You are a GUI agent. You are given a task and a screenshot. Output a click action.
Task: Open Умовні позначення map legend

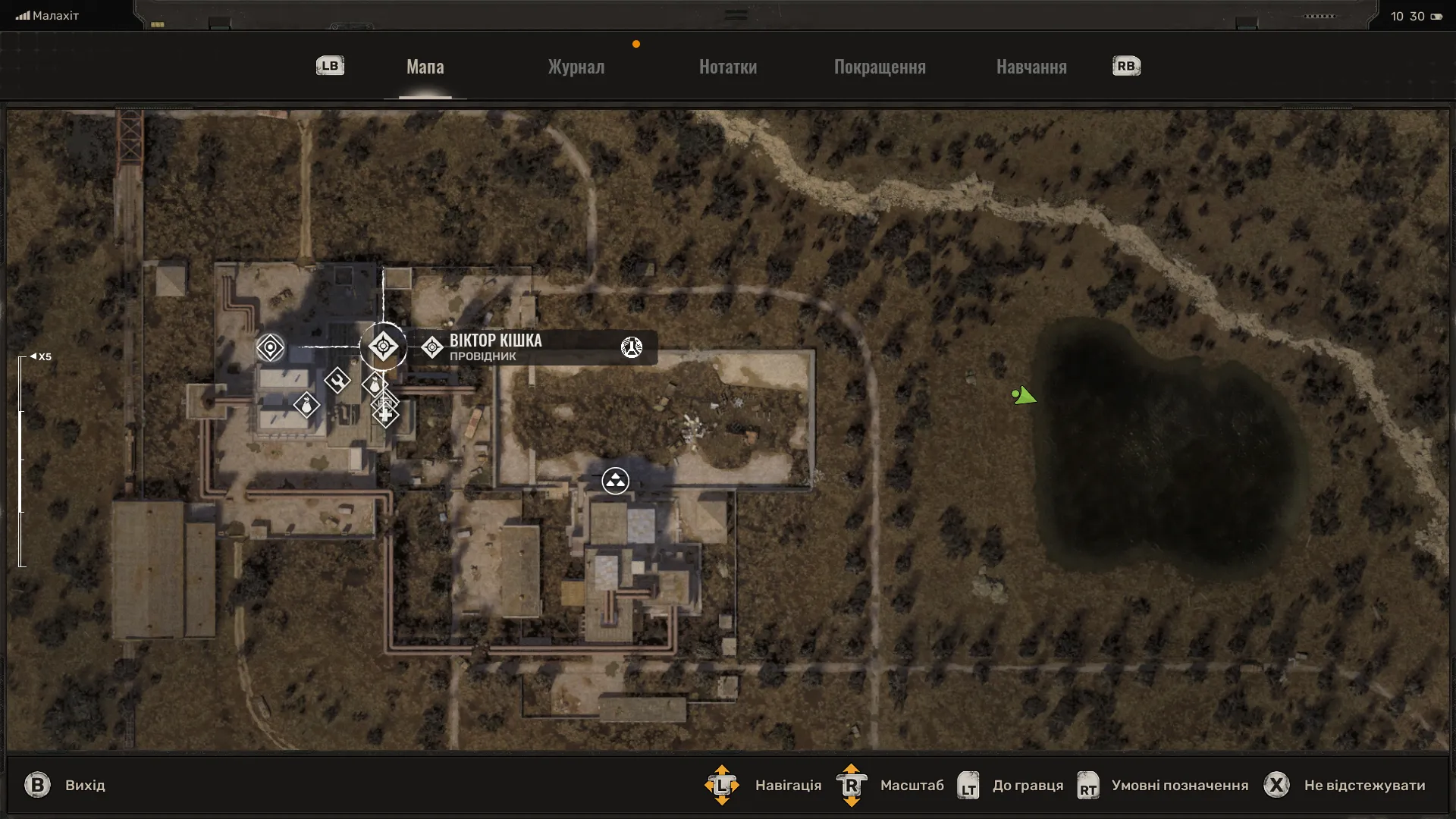point(1180,786)
